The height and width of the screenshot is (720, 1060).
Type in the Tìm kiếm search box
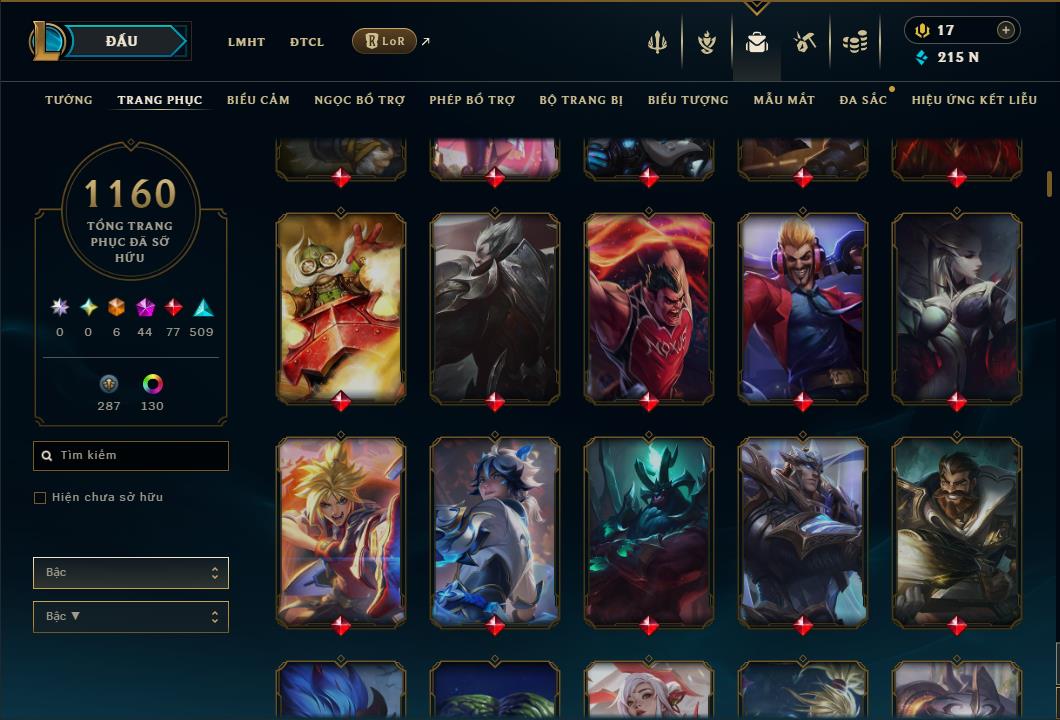point(131,456)
